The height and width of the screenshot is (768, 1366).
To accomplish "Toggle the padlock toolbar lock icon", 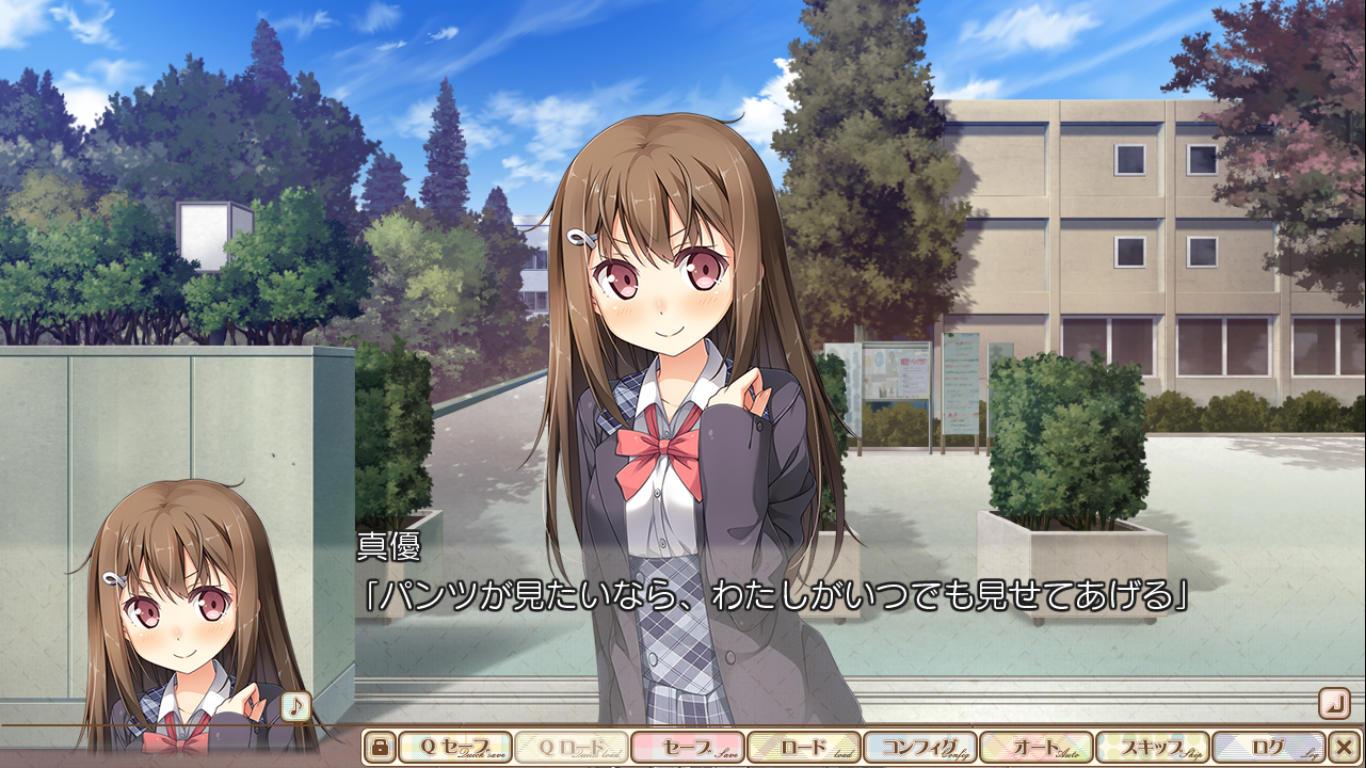I will click(379, 747).
